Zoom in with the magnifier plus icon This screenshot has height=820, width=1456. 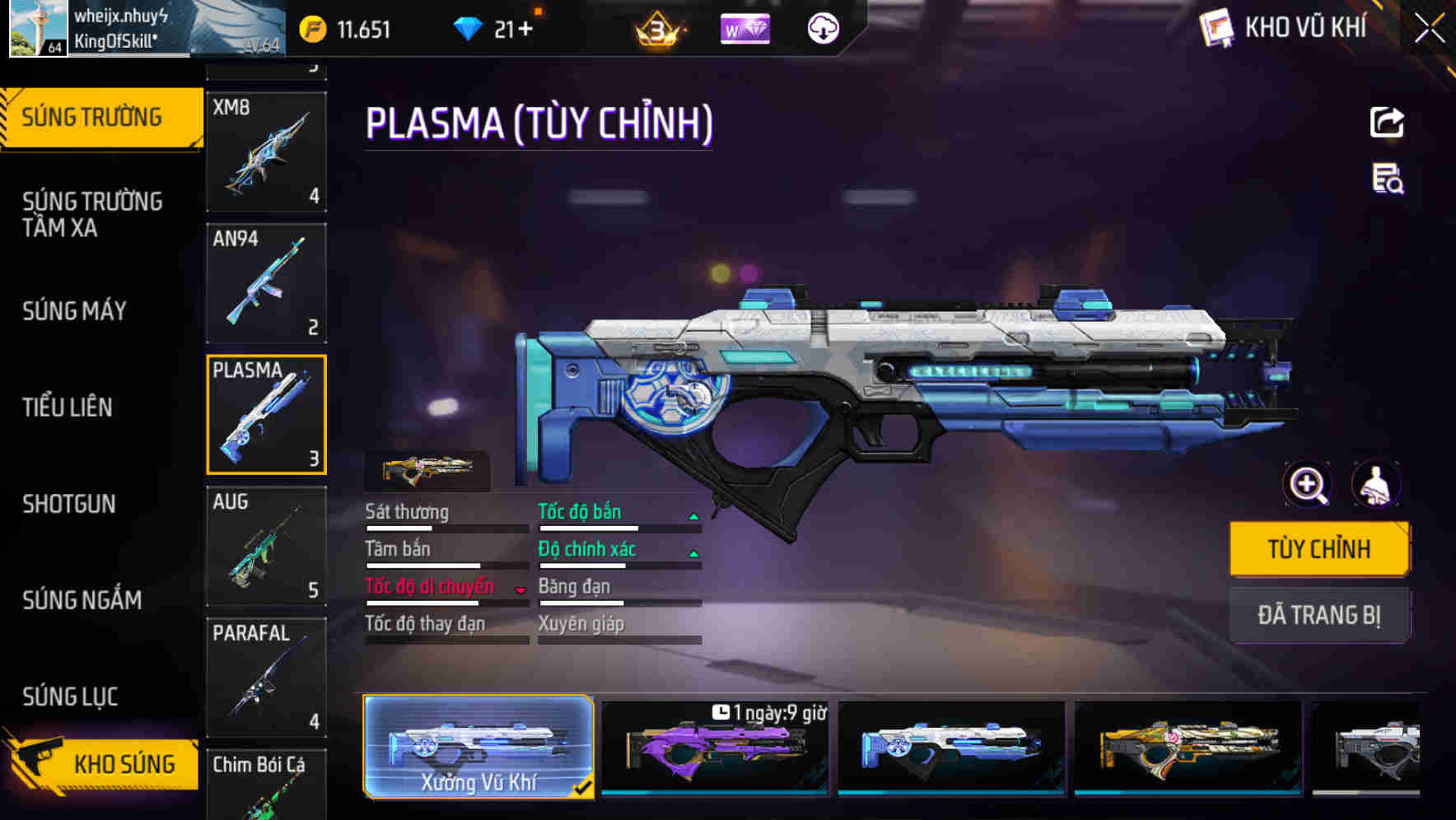click(x=1308, y=485)
